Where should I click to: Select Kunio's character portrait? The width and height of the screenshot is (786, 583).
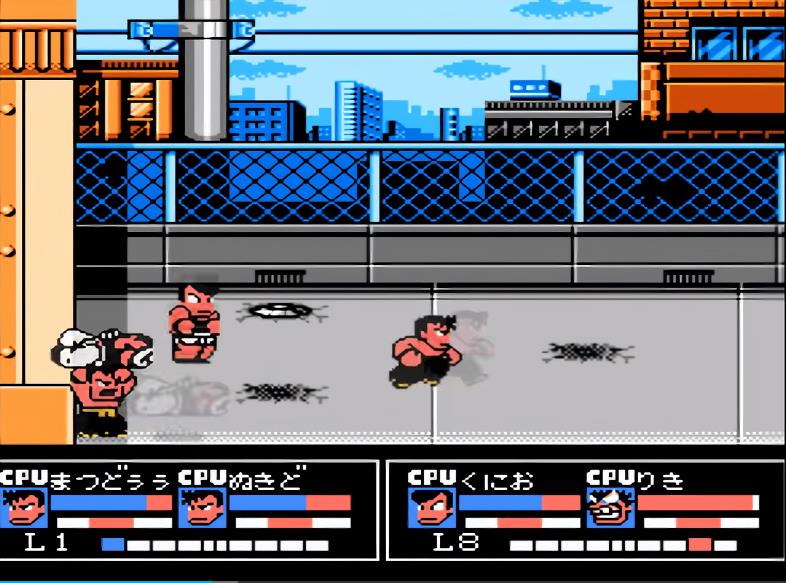pos(431,508)
